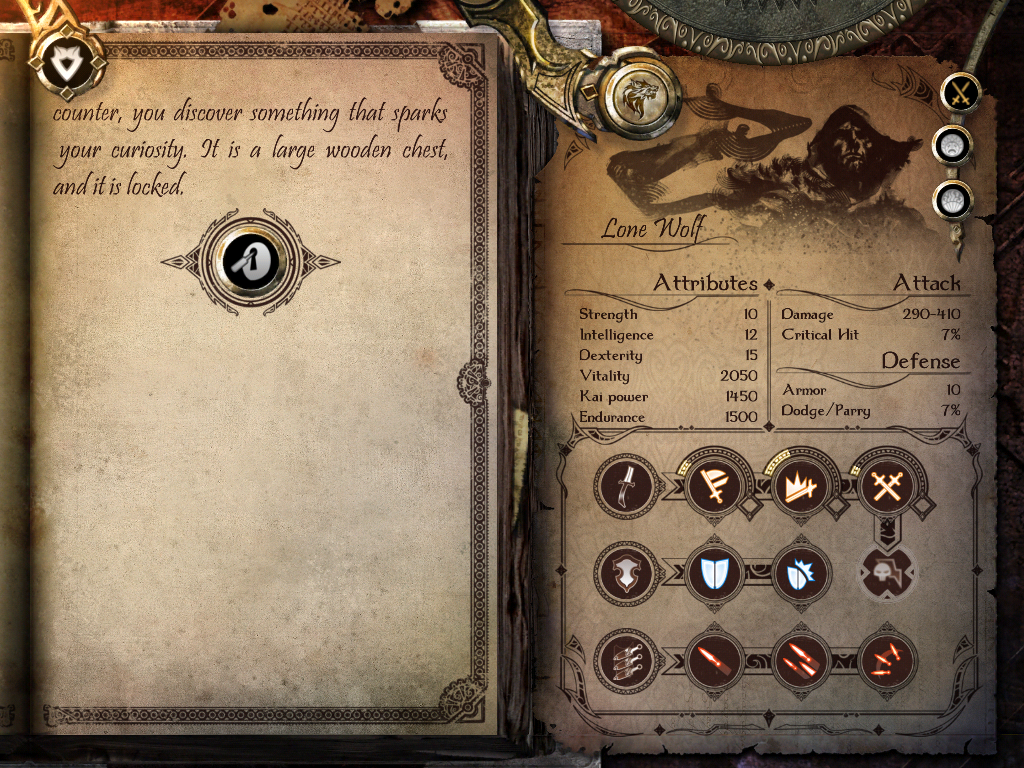The height and width of the screenshot is (768, 1024).
Task: Select the single red dagger skill
Action: point(716,660)
